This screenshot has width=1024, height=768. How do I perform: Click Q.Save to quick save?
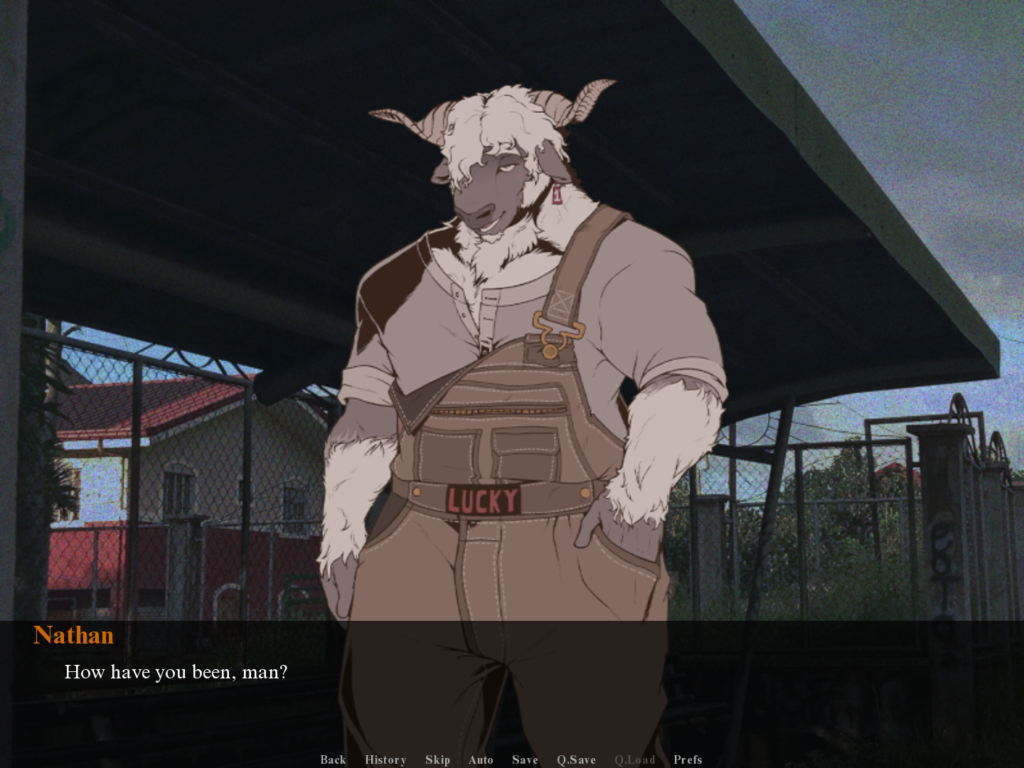click(576, 760)
